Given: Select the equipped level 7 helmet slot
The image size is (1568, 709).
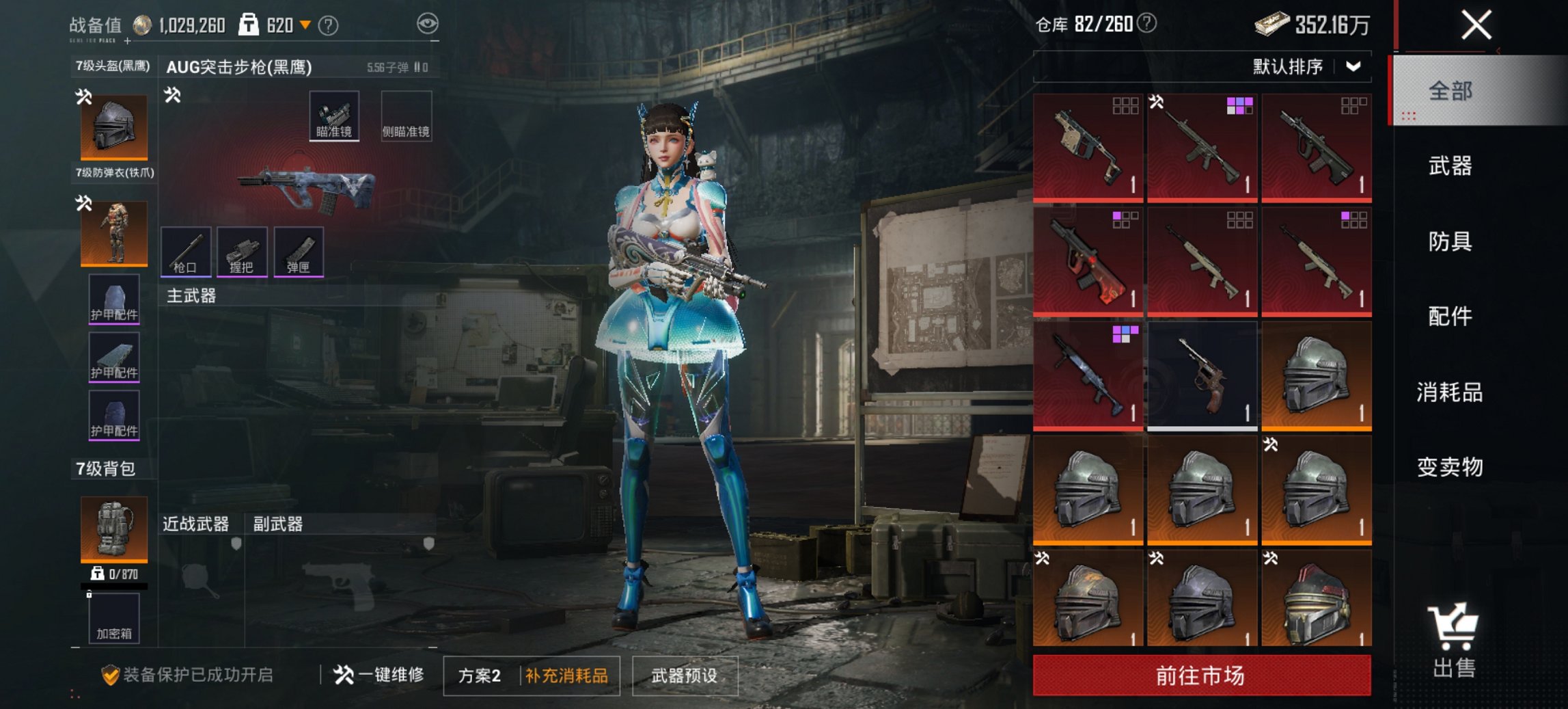Looking at the screenshot, I should pyautogui.click(x=114, y=127).
